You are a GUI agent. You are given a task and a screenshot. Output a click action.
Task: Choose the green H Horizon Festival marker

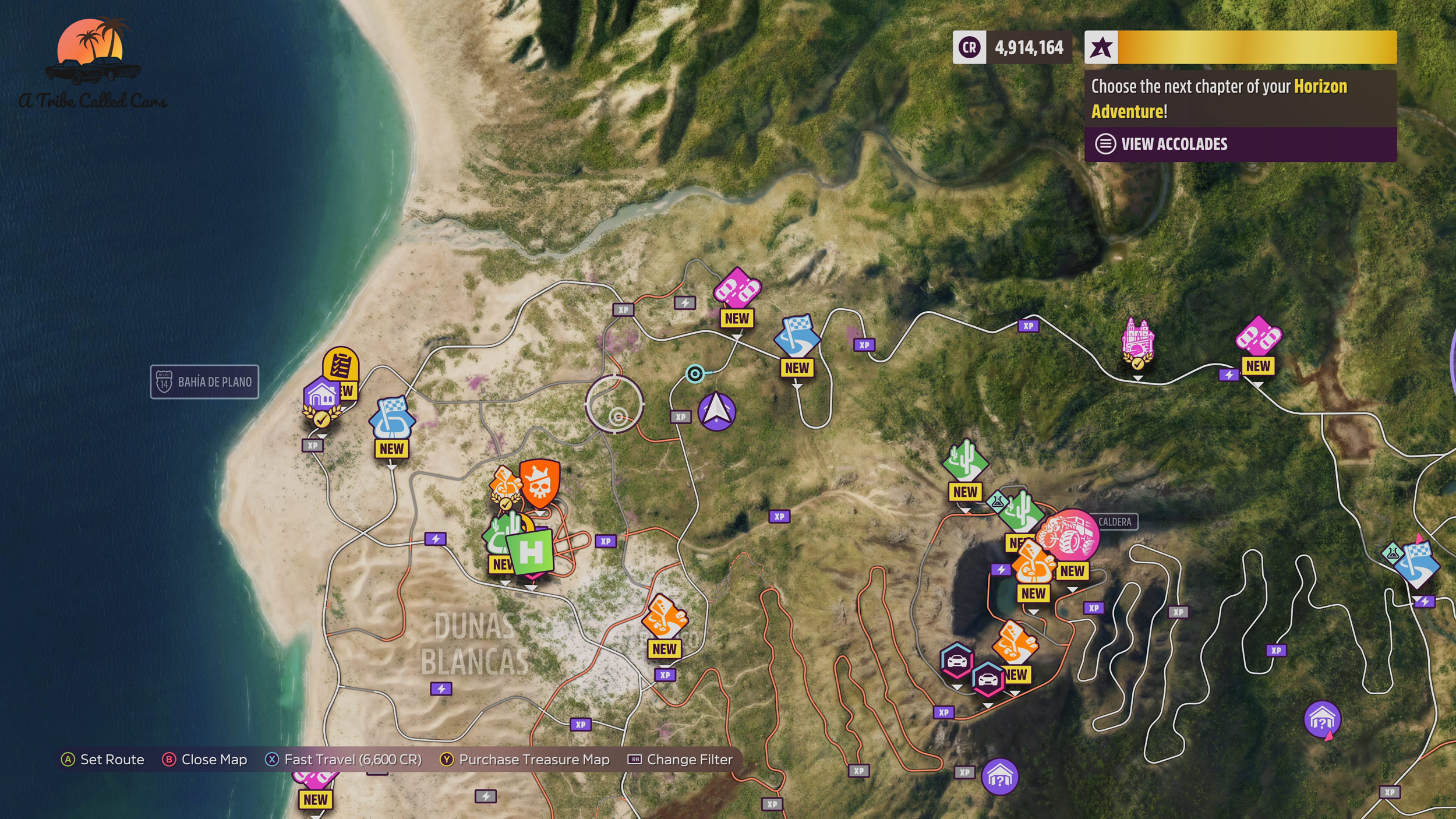(x=530, y=552)
